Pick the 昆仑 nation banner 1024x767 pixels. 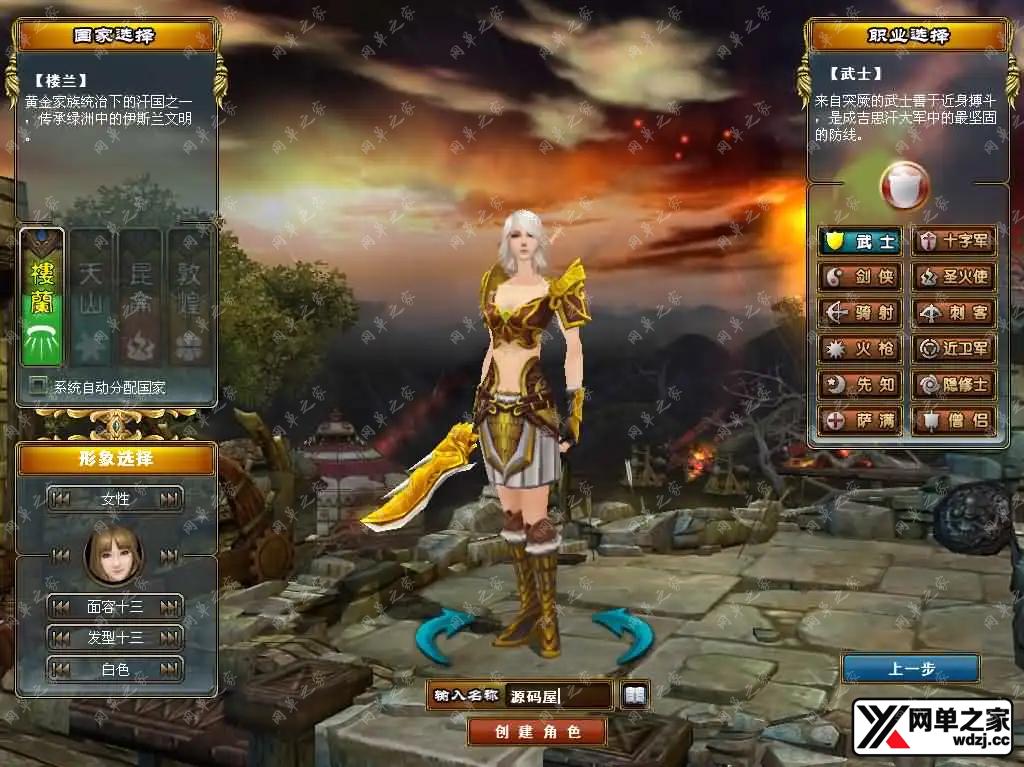point(139,297)
